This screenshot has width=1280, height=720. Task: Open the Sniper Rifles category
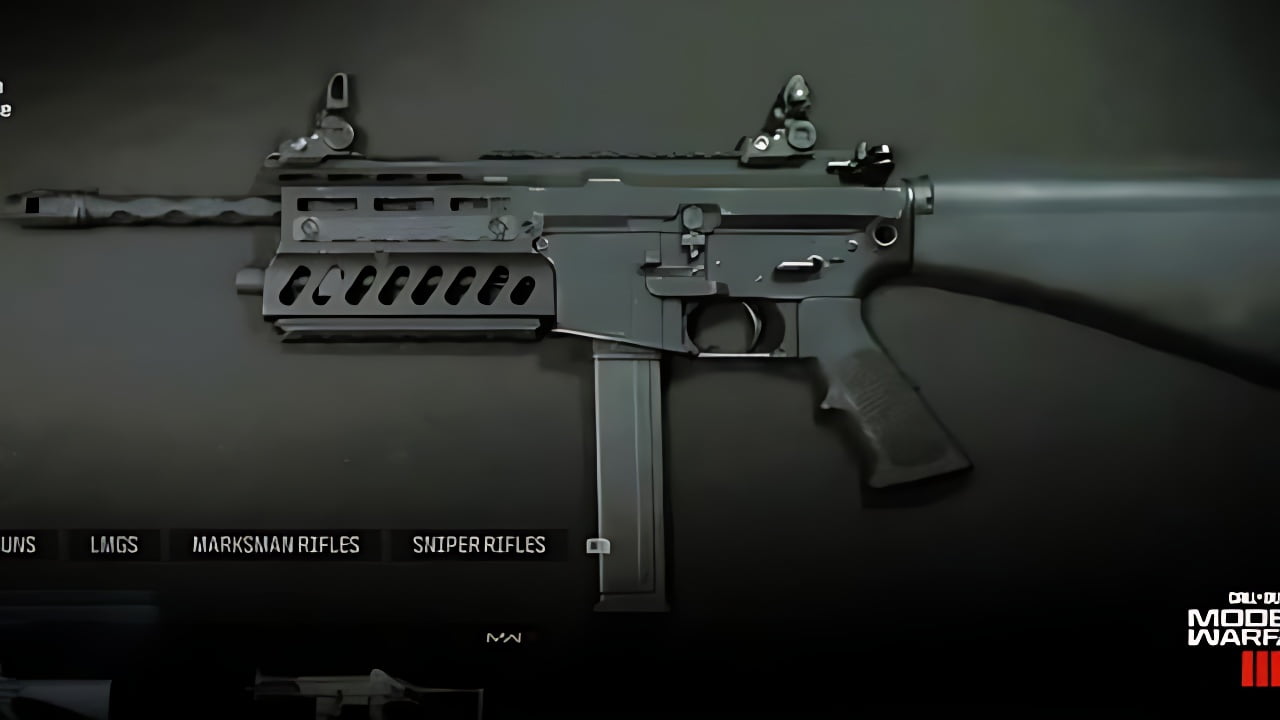coord(478,545)
